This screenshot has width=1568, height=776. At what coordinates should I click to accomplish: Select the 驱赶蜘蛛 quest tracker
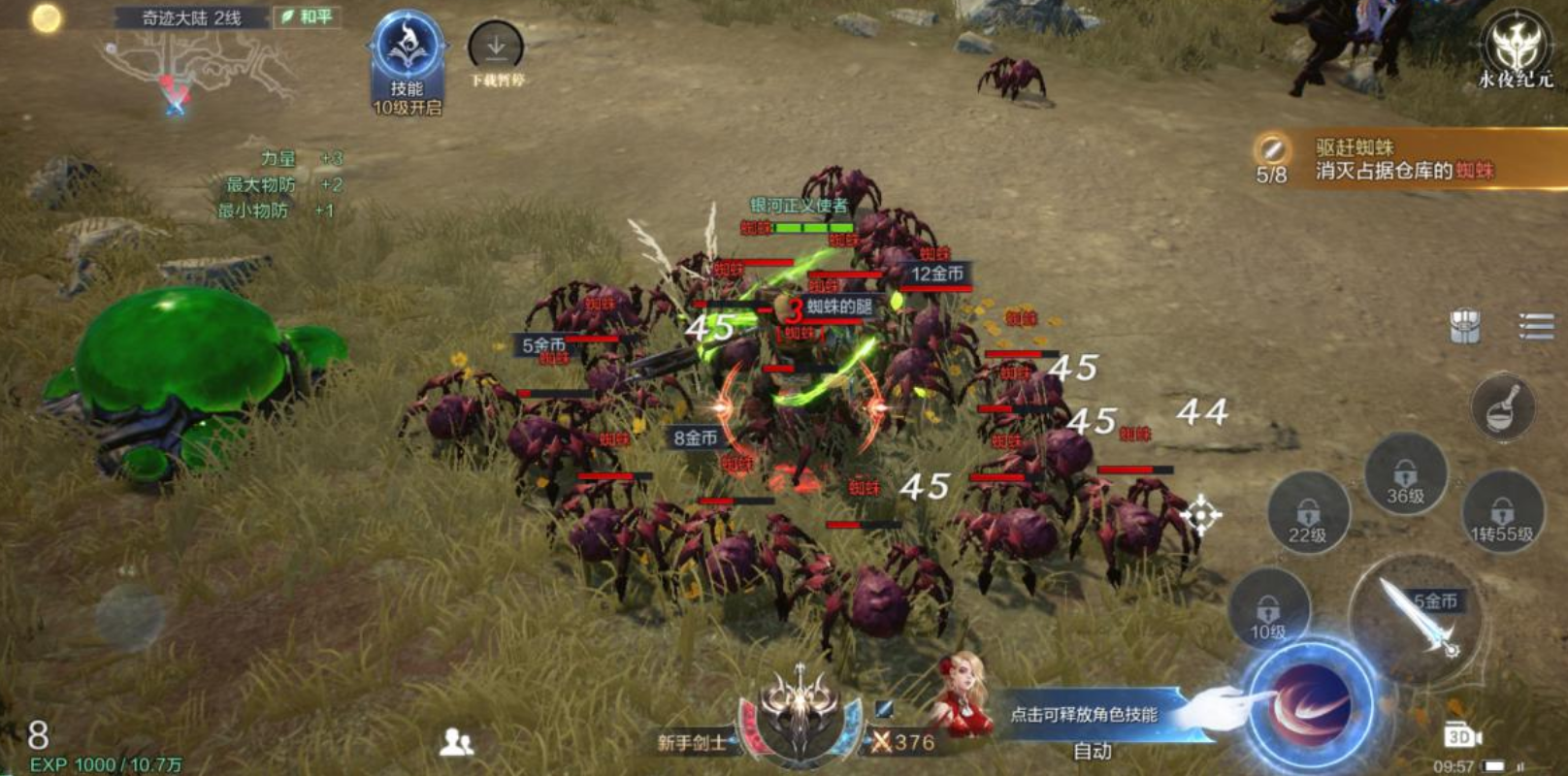(1402, 160)
